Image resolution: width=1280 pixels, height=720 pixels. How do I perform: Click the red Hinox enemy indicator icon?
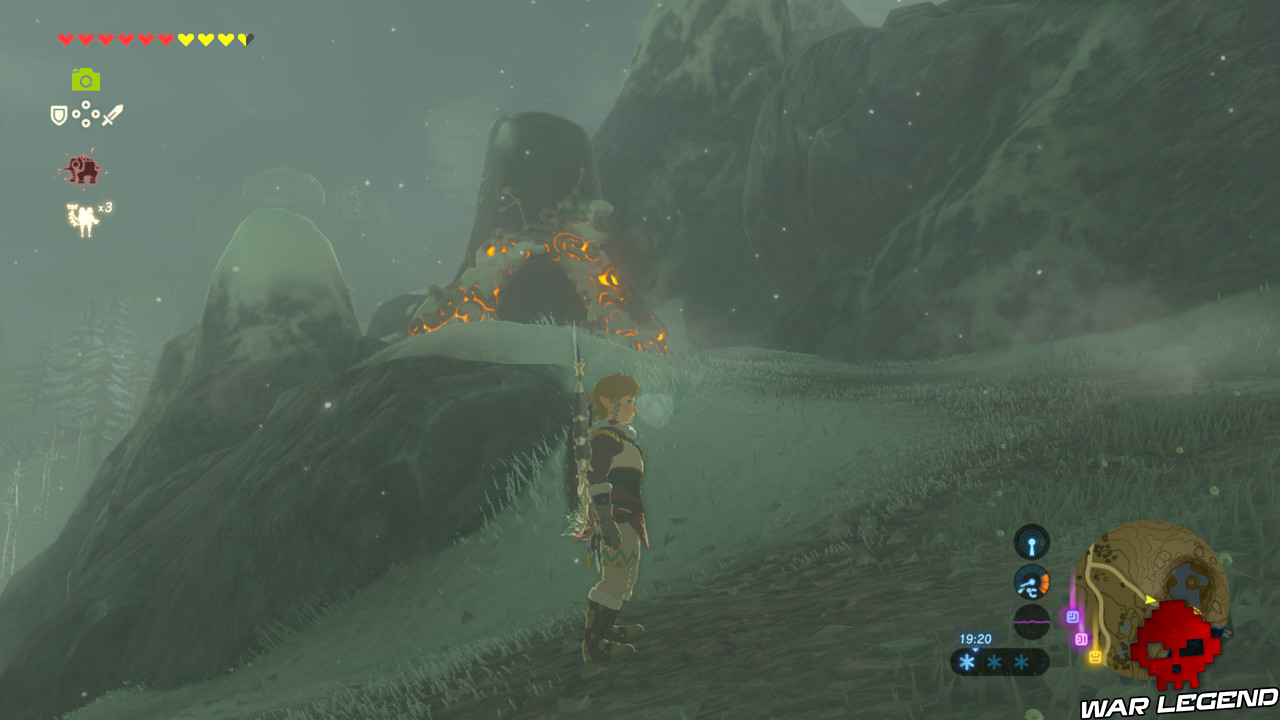[83, 170]
